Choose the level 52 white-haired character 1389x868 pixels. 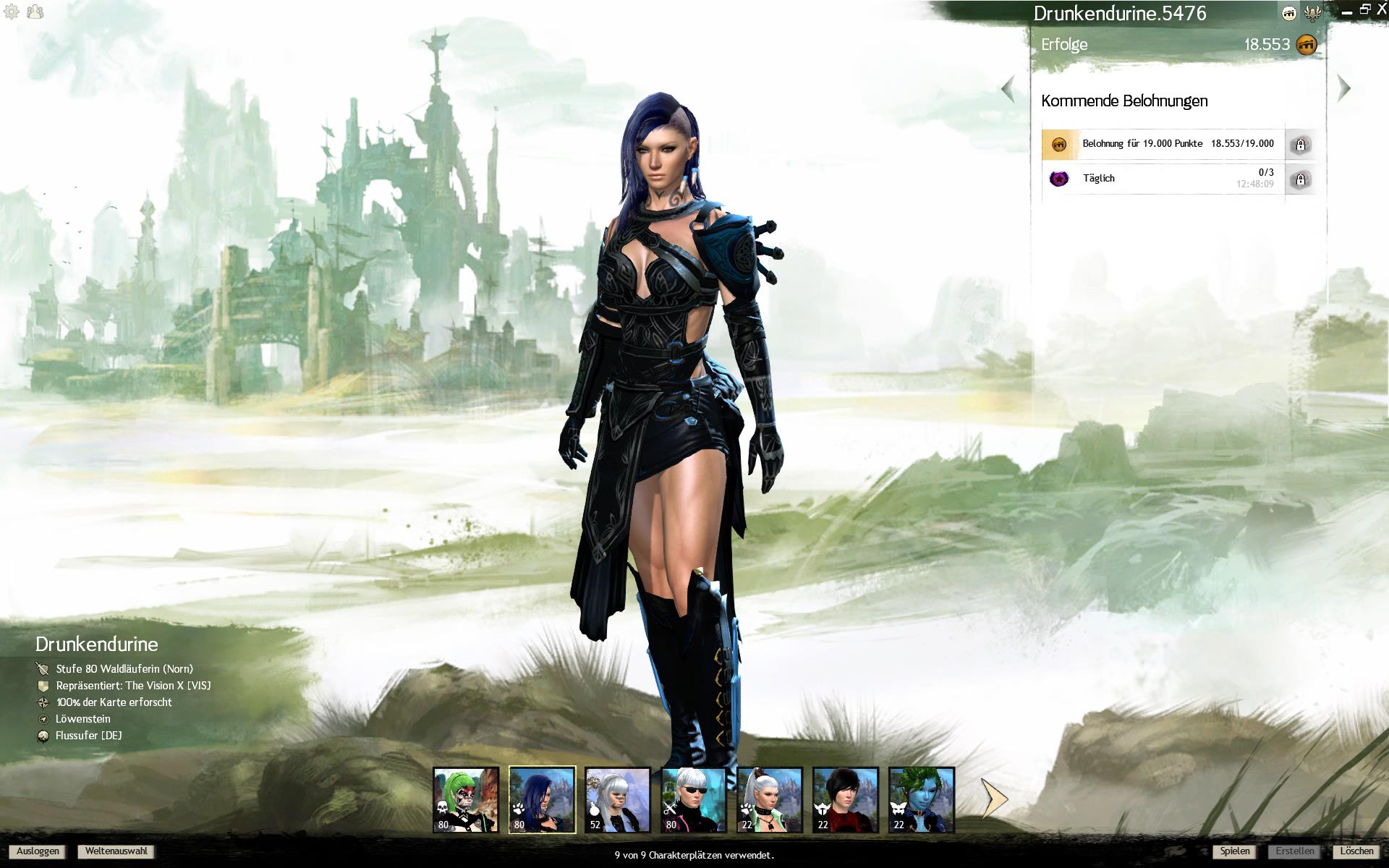(618, 800)
